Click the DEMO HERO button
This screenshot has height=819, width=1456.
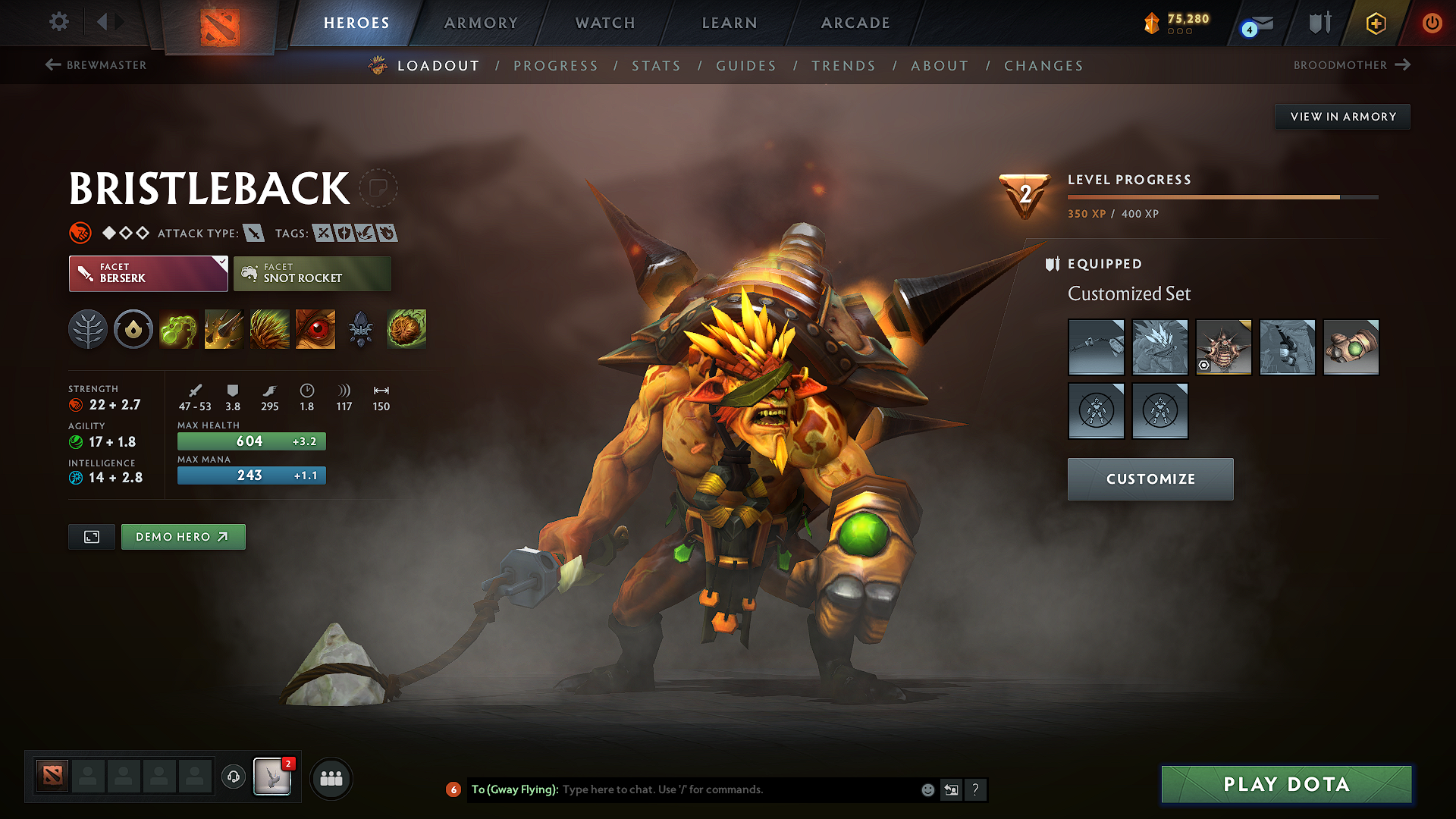tap(183, 536)
